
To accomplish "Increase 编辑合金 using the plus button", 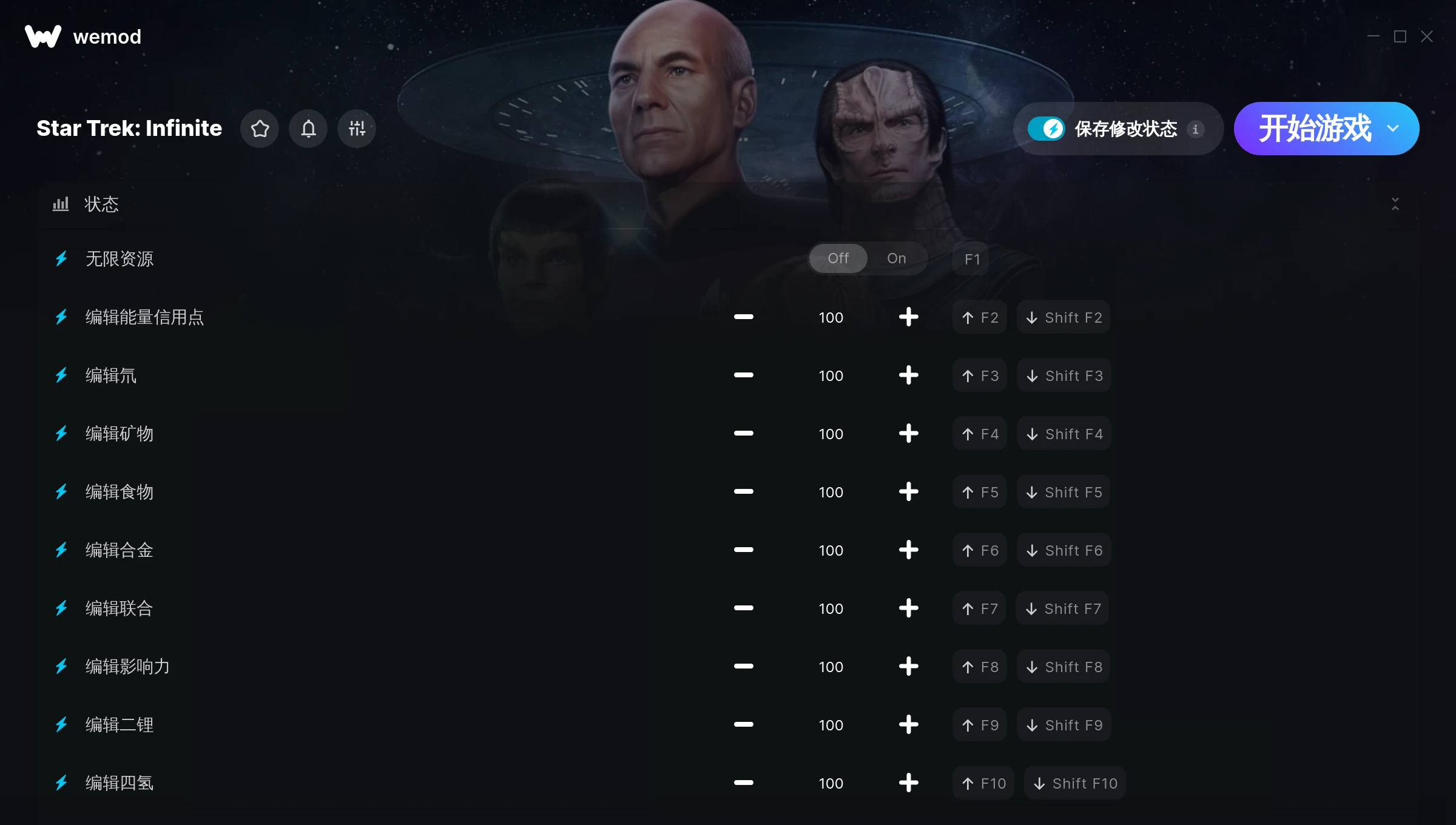I will (x=908, y=550).
